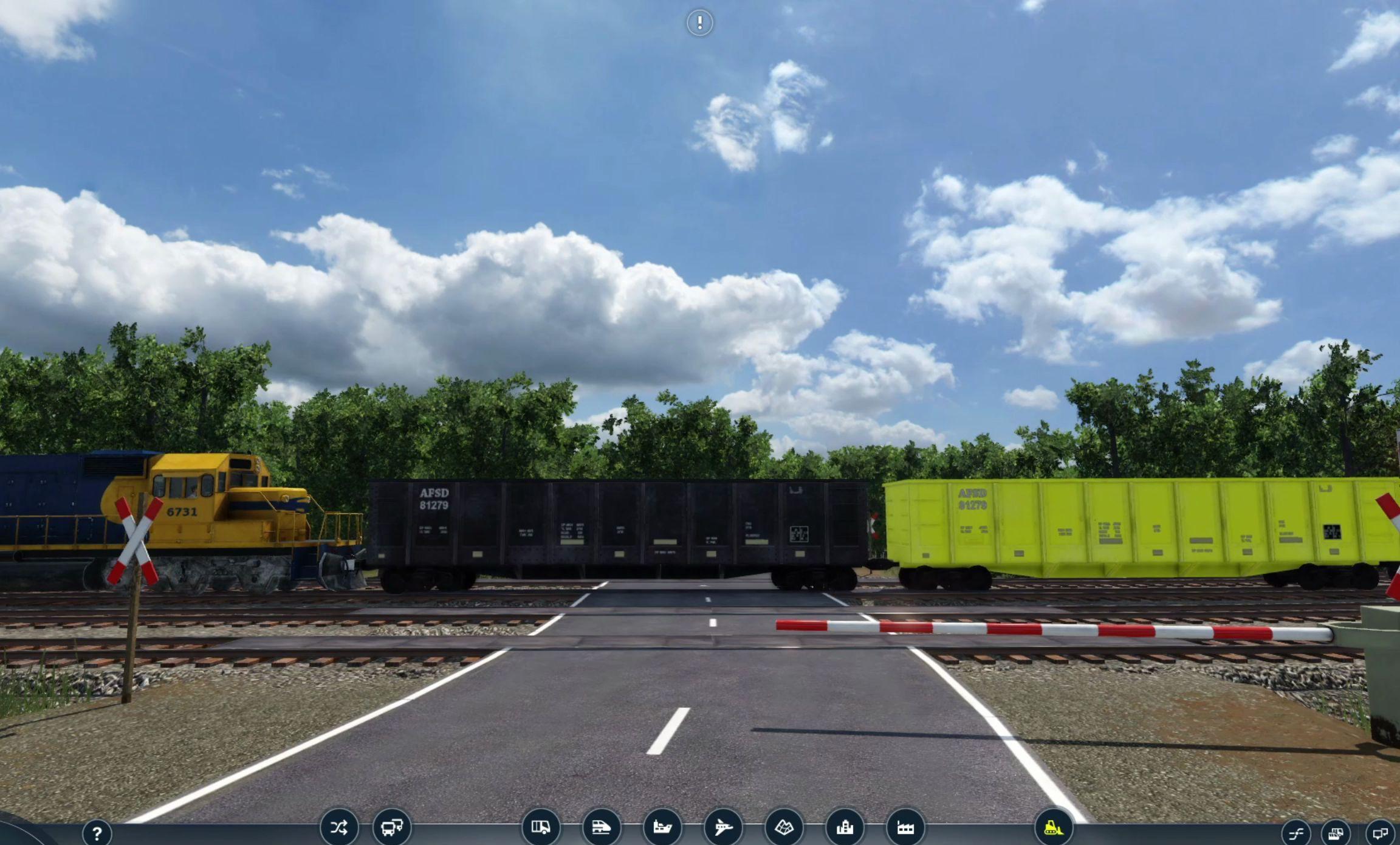Open the question mark help button
The image size is (1400, 845).
[97, 832]
